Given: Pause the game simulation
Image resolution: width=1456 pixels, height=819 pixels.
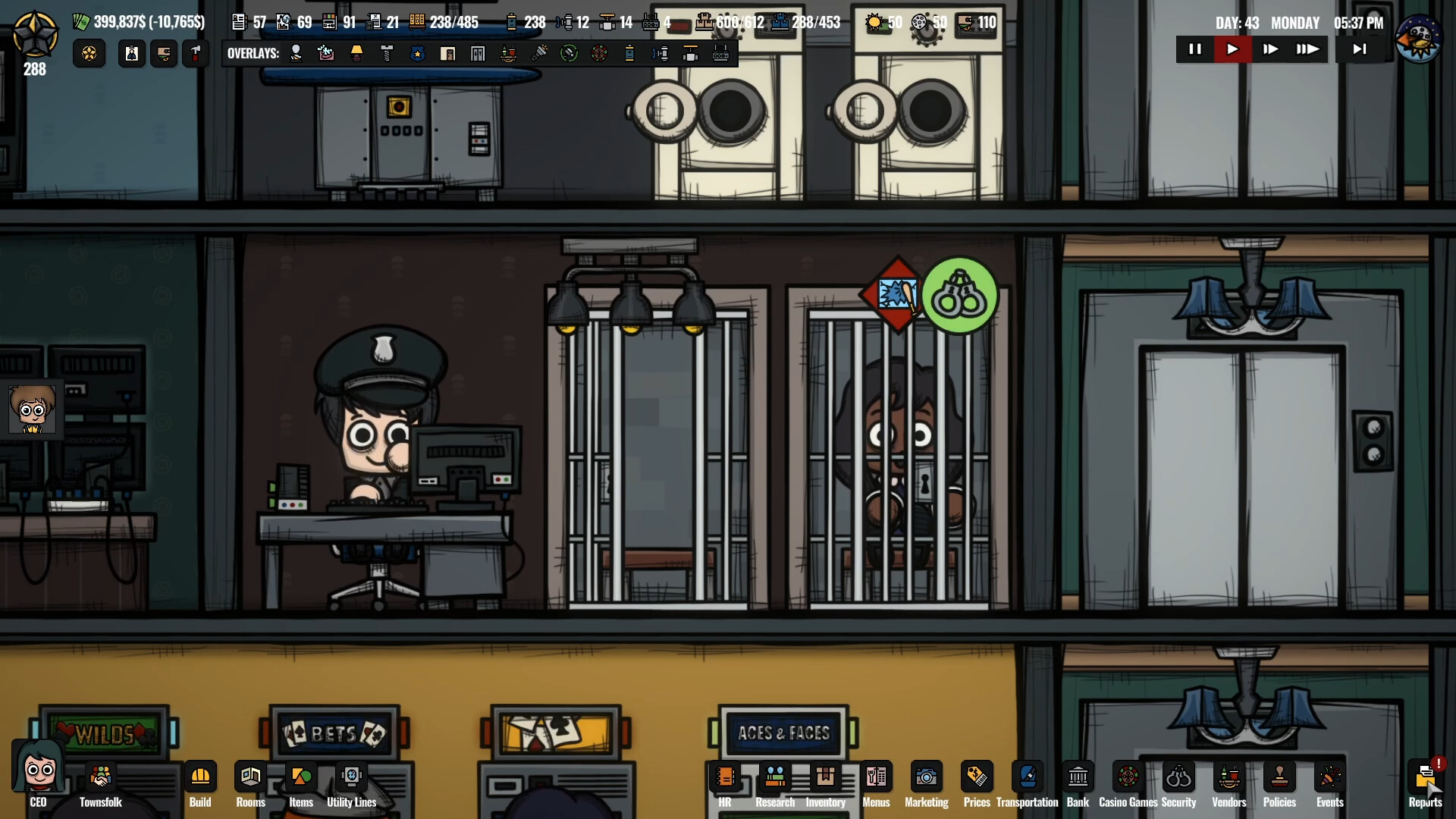Looking at the screenshot, I should (x=1195, y=49).
